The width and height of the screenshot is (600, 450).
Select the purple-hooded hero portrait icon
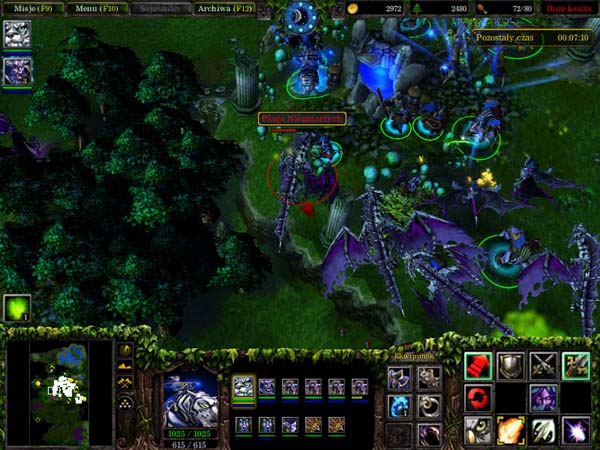[17, 71]
